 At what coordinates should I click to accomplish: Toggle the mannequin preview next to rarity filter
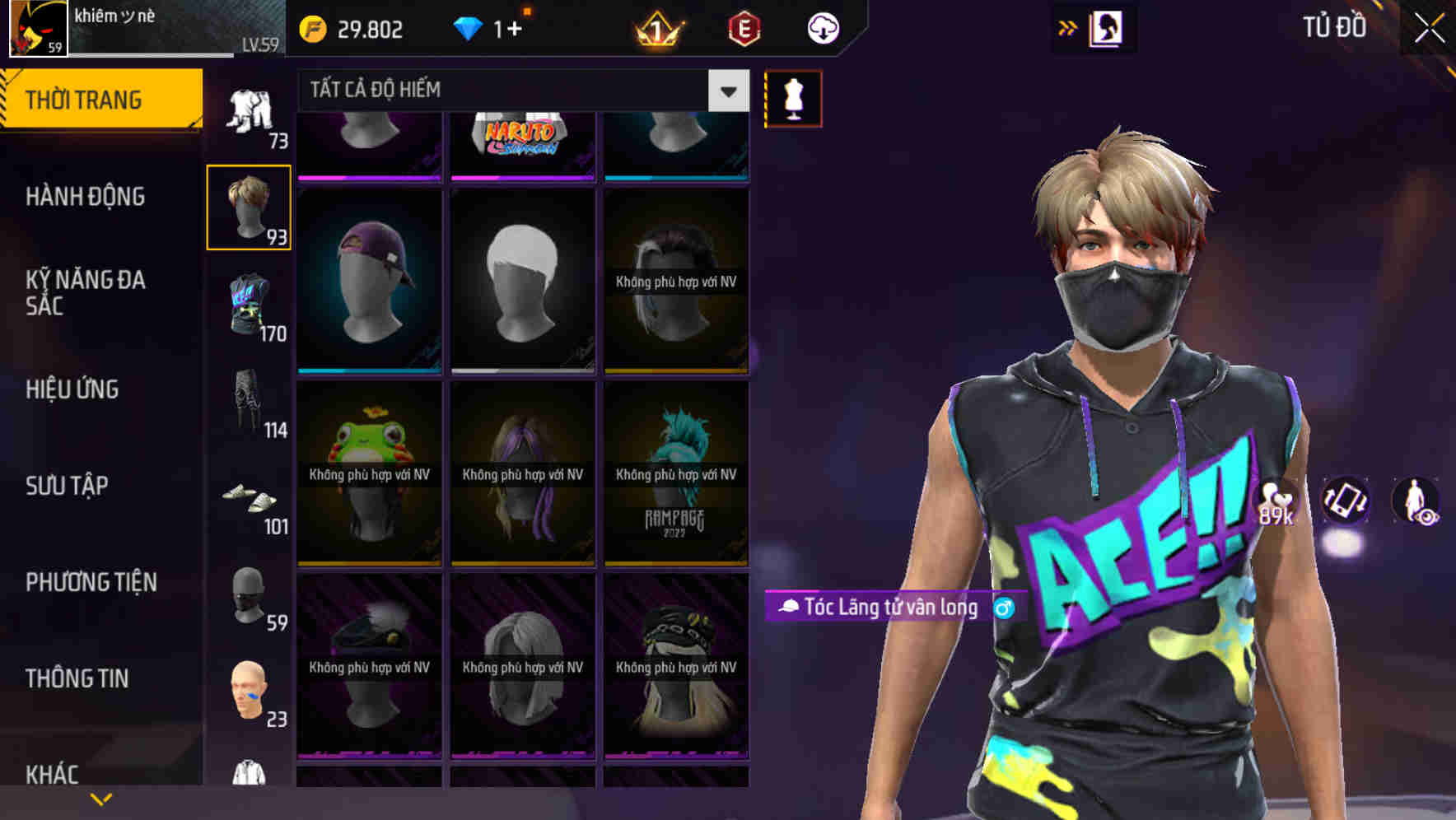(792, 97)
